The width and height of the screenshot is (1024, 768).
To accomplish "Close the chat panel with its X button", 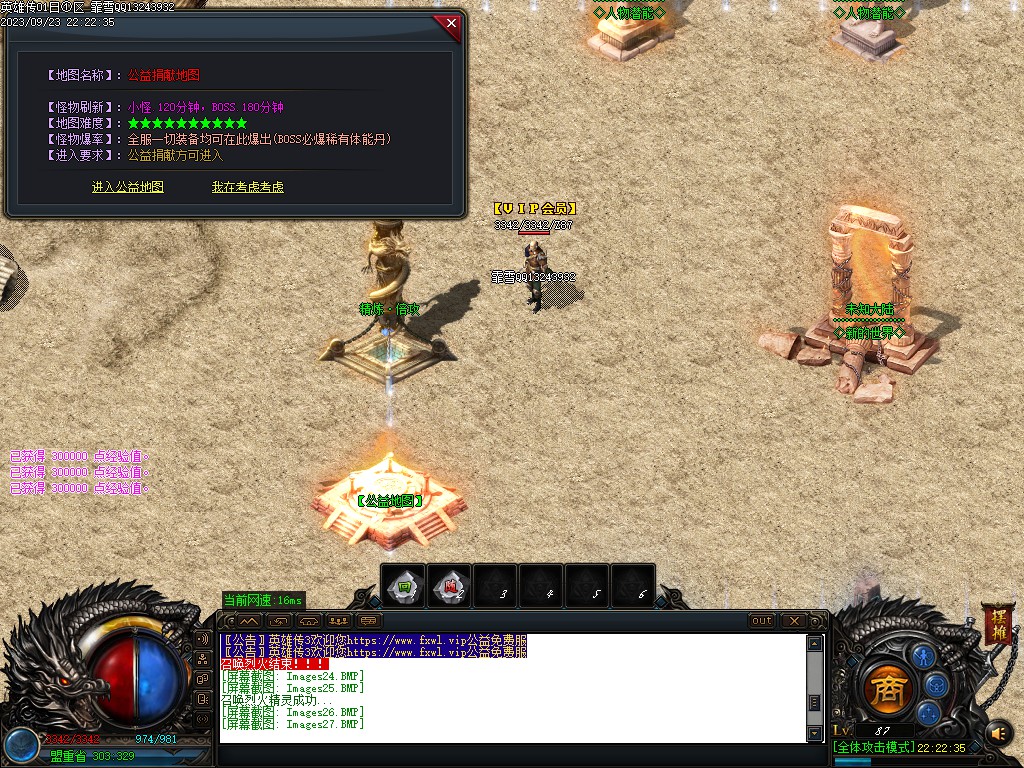I will click(793, 621).
